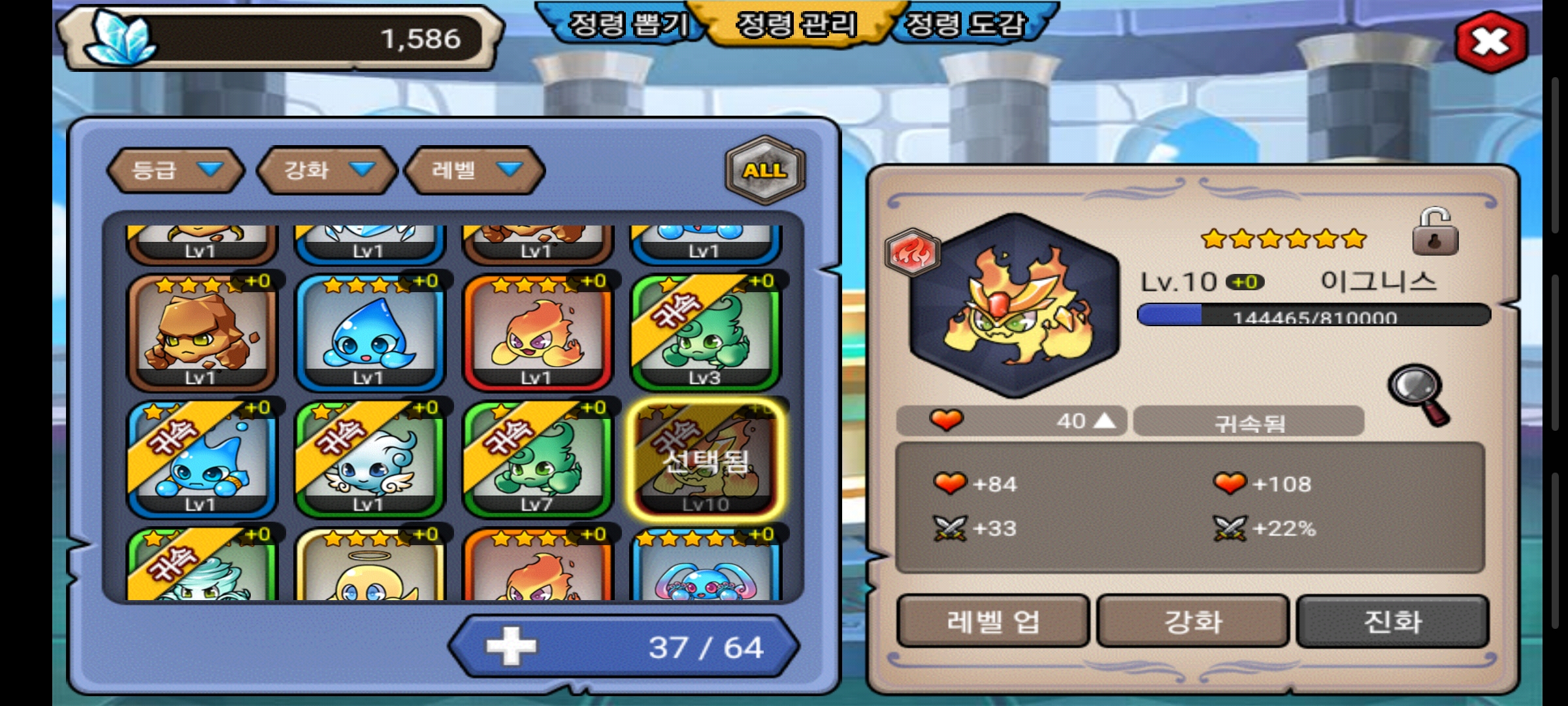Switch to the 정령 도감 tab
This screenshot has height=706, width=1568.
pyautogui.click(x=964, y=26)
